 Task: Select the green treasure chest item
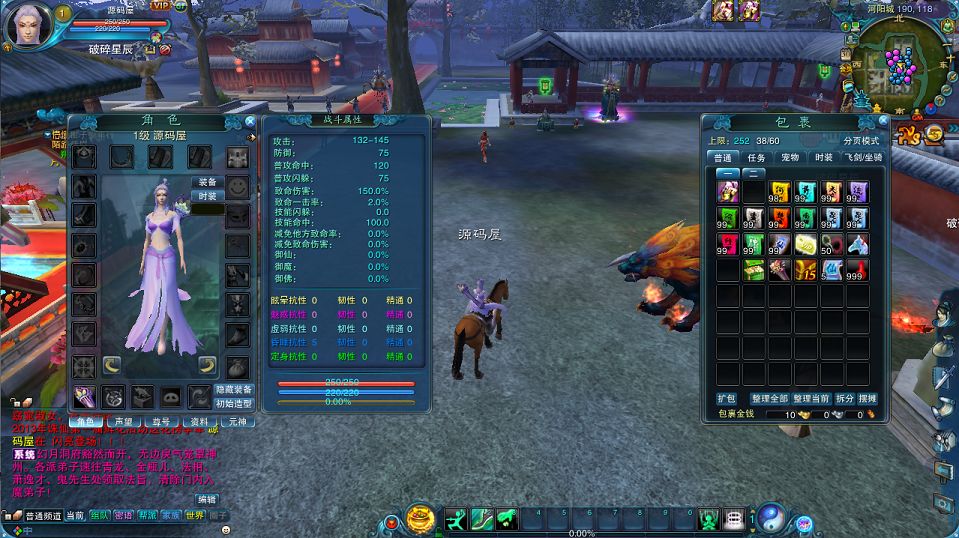point(753,270)
